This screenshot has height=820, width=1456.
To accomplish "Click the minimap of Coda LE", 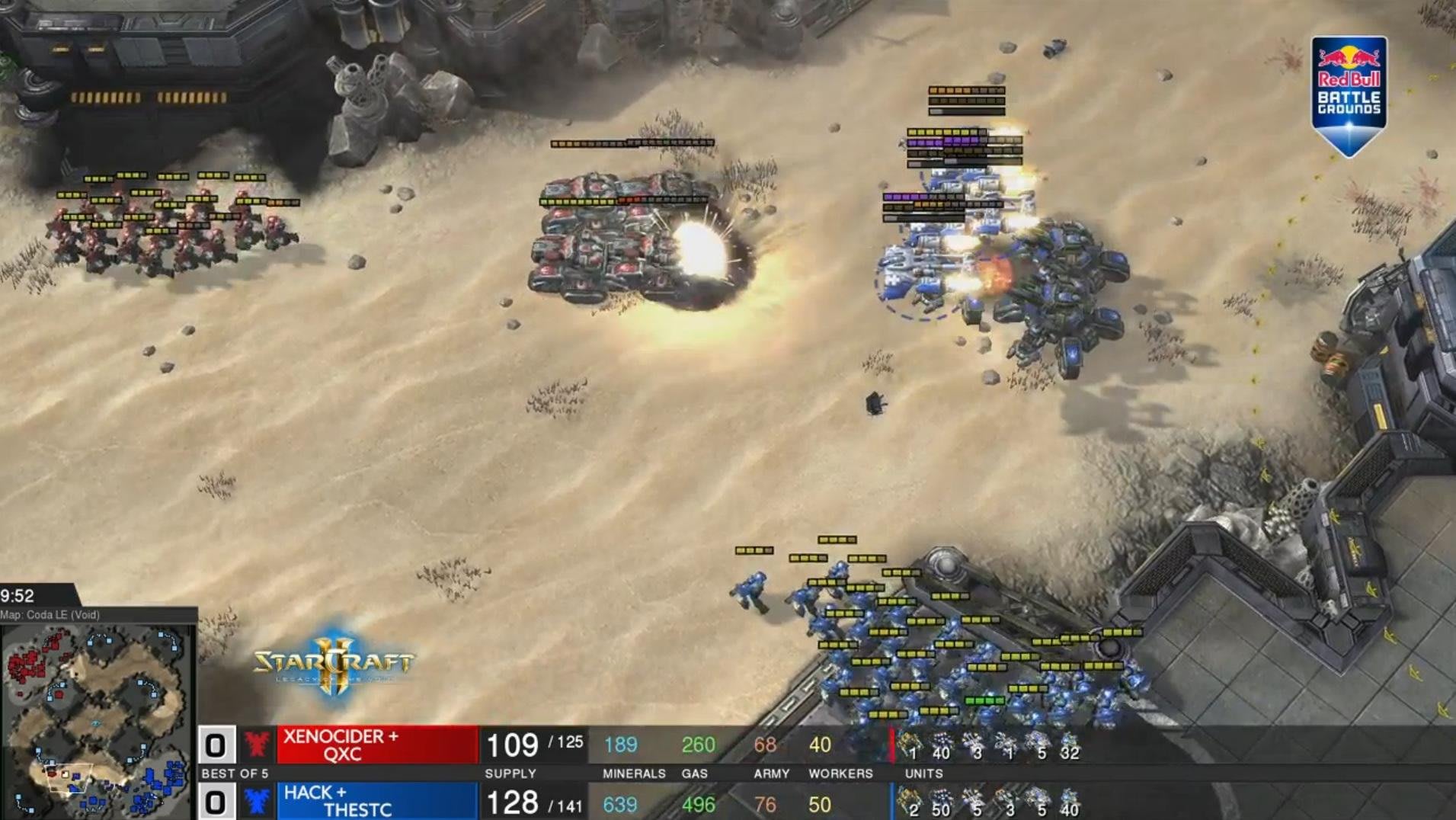I will [x=97, y=719].
